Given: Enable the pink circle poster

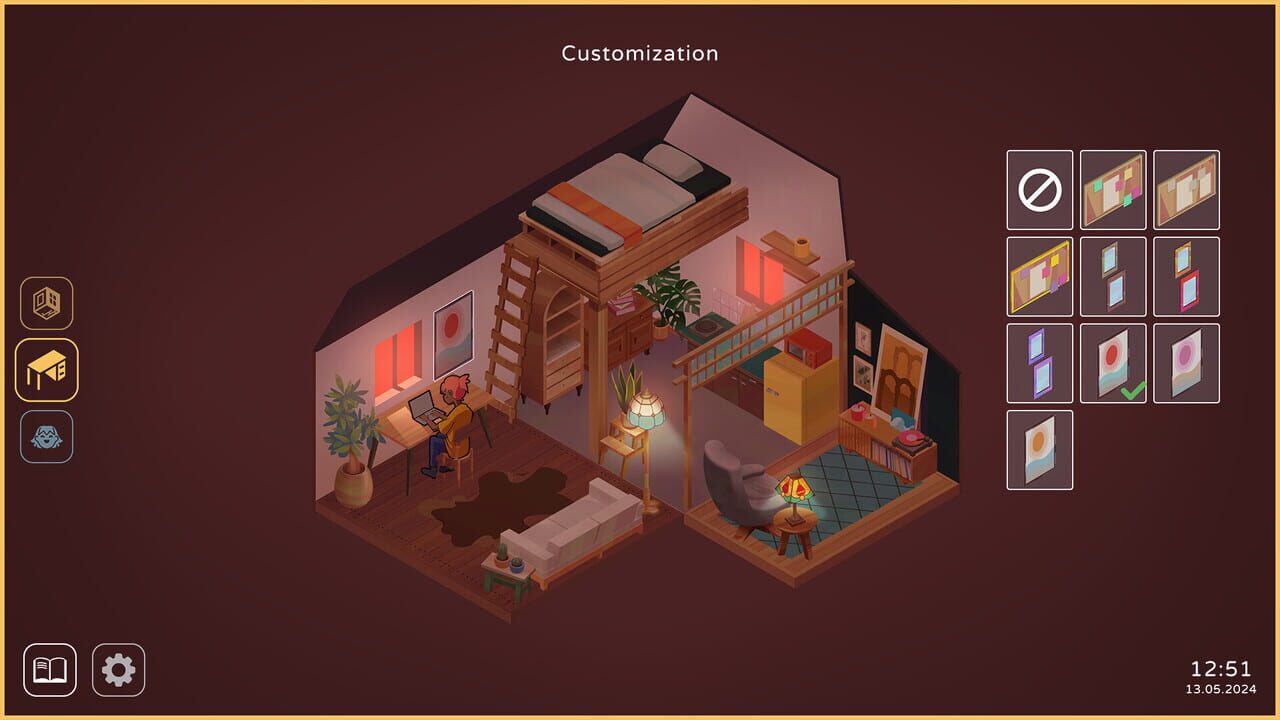Looking at the screenshot, I should [1187, 363].
